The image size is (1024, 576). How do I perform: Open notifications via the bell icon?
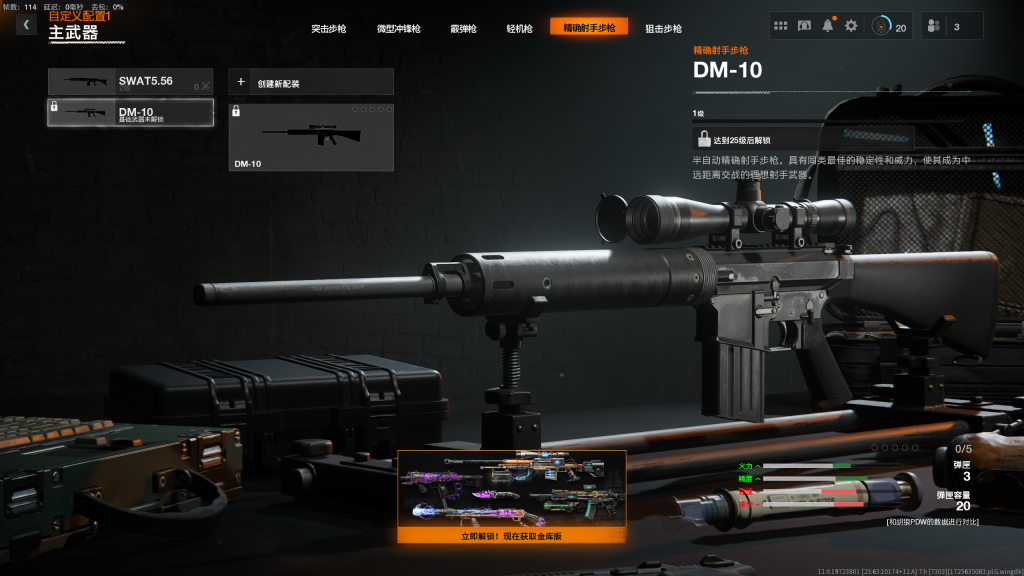click(x=828, y=26)
